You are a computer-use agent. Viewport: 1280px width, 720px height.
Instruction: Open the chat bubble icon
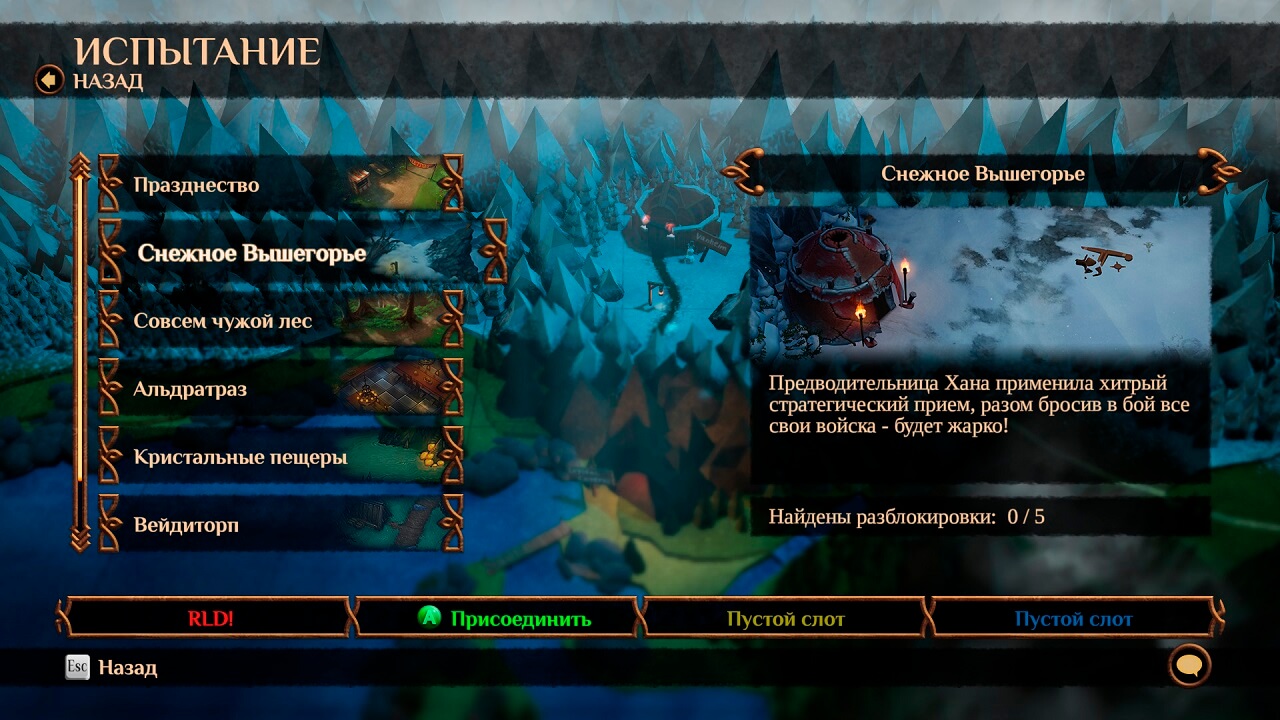1189,665
